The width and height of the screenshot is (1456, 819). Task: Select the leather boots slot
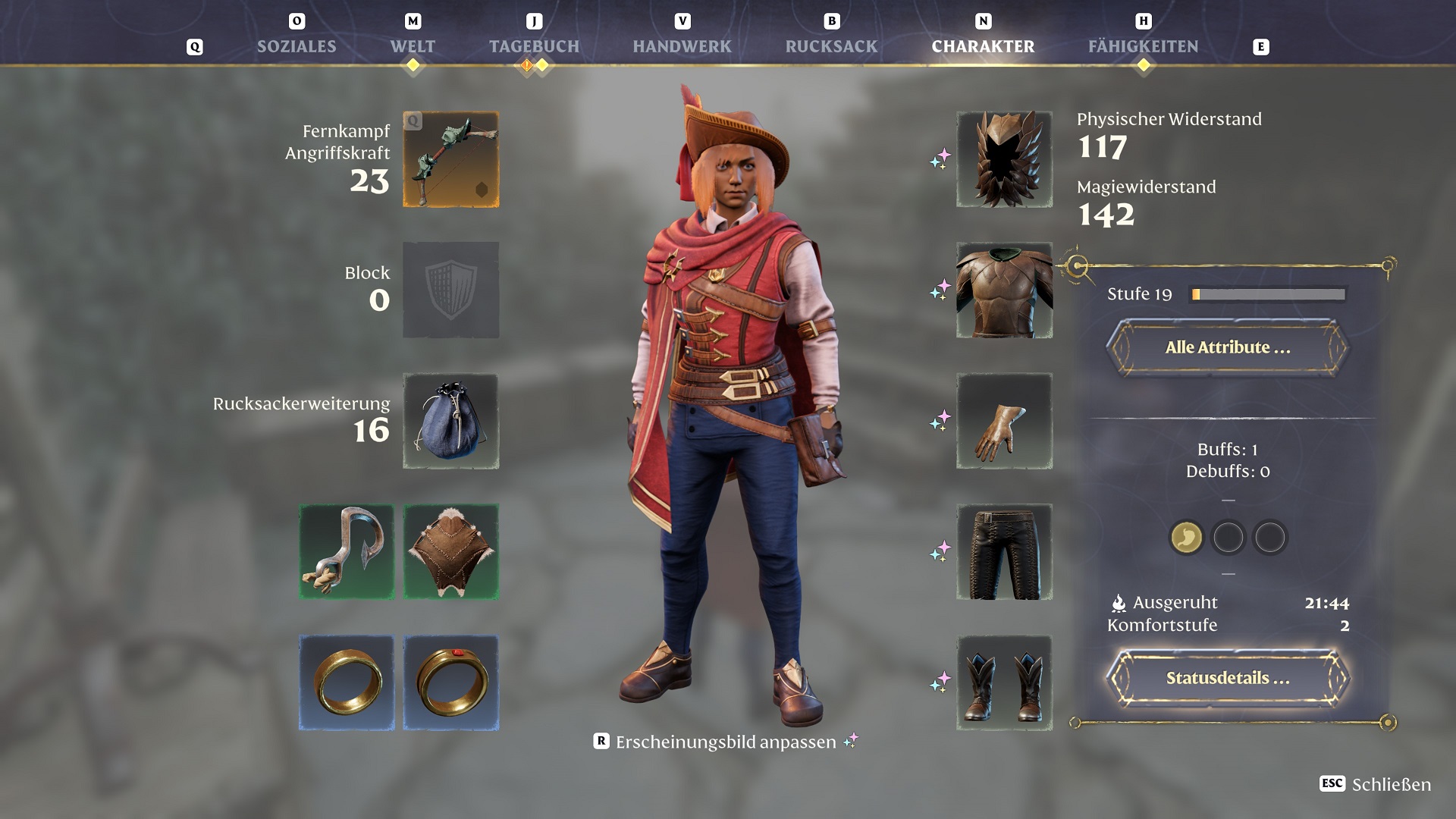(x=1004, y=682)
